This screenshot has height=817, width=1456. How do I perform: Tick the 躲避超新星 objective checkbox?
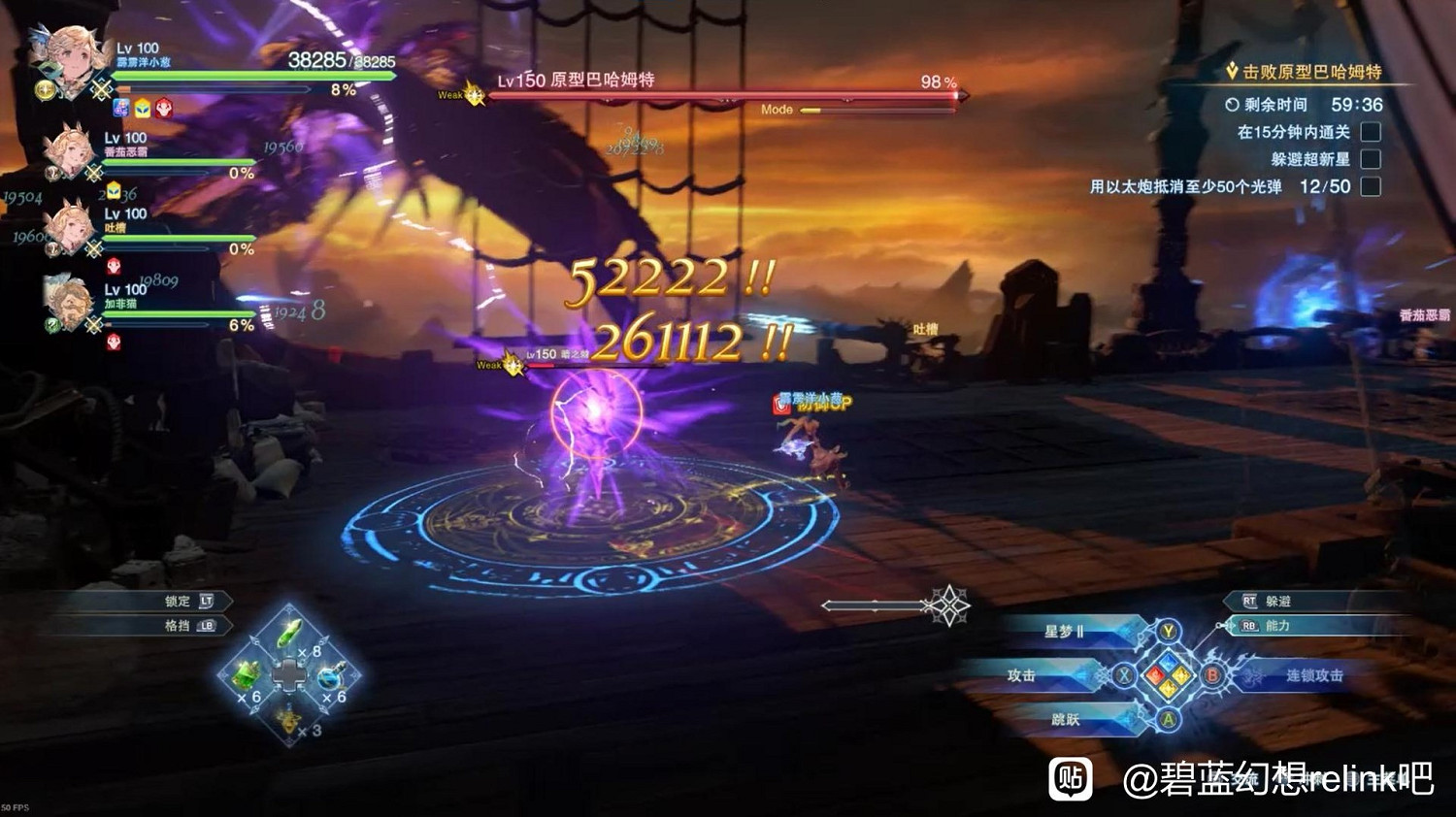point(1373,159)
